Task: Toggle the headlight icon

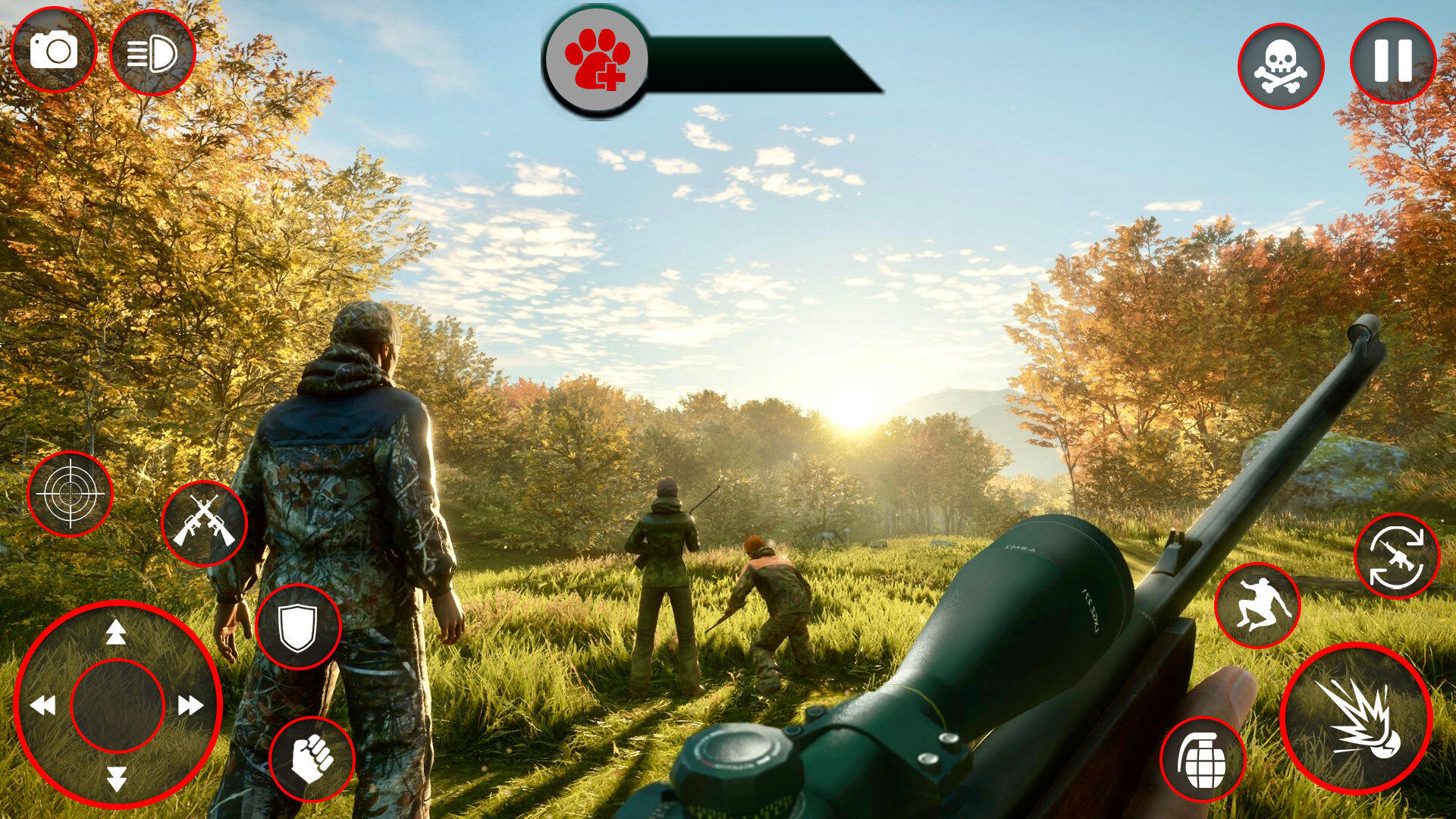Action: [x=152, y=53]
